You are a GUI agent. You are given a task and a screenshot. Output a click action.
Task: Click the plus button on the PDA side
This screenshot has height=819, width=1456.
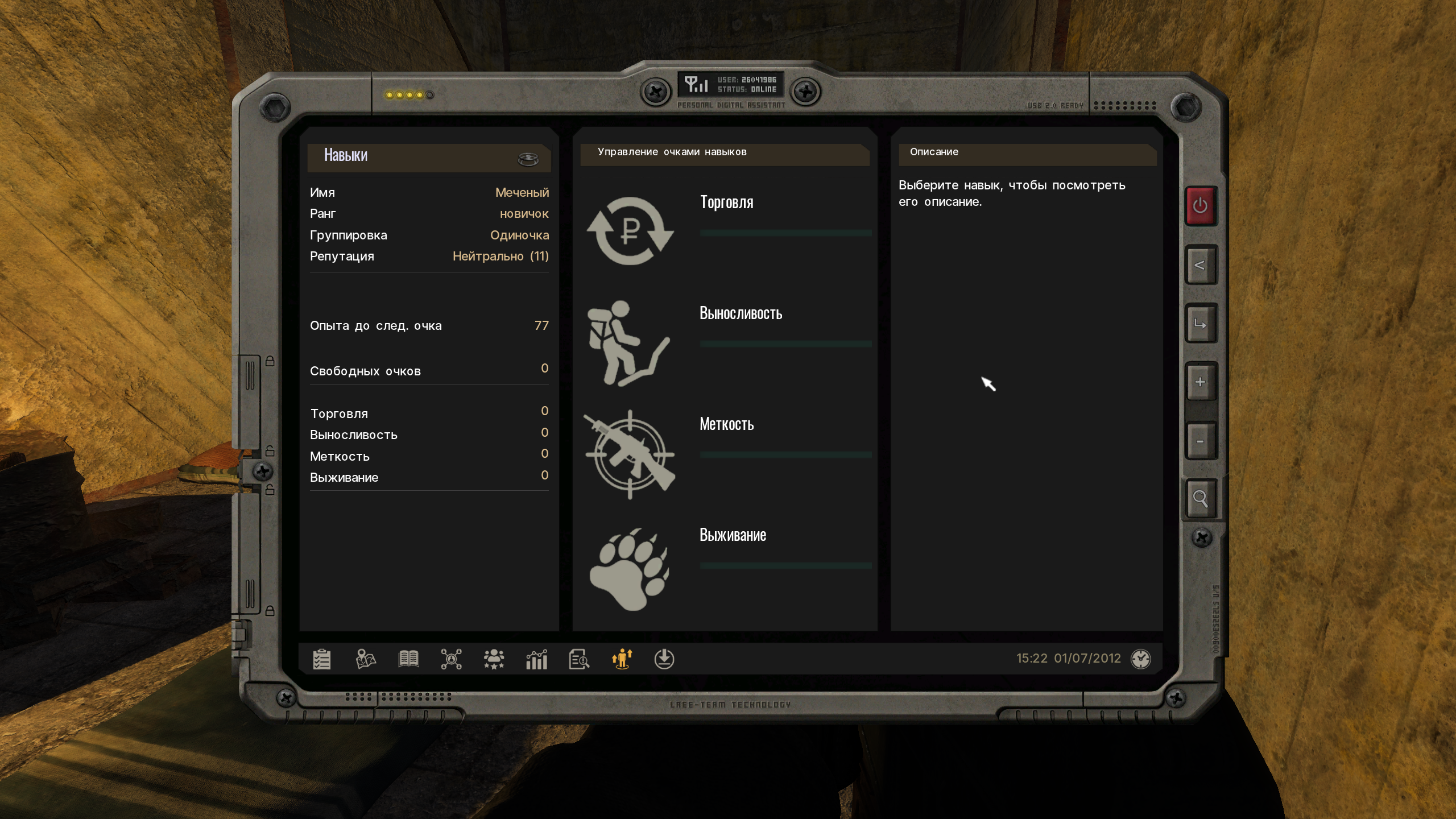[x=1200, y=382]
